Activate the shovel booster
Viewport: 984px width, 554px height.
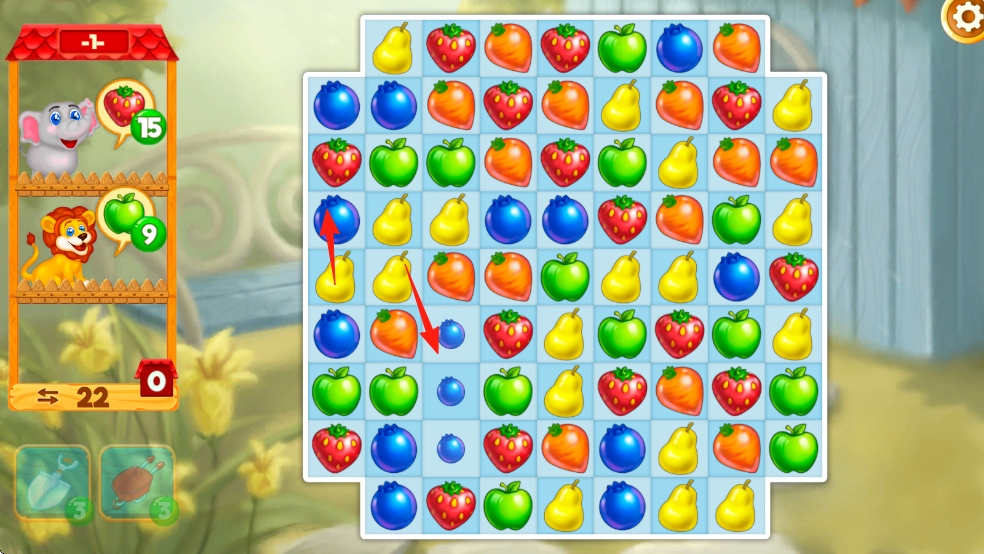point(53,482)
